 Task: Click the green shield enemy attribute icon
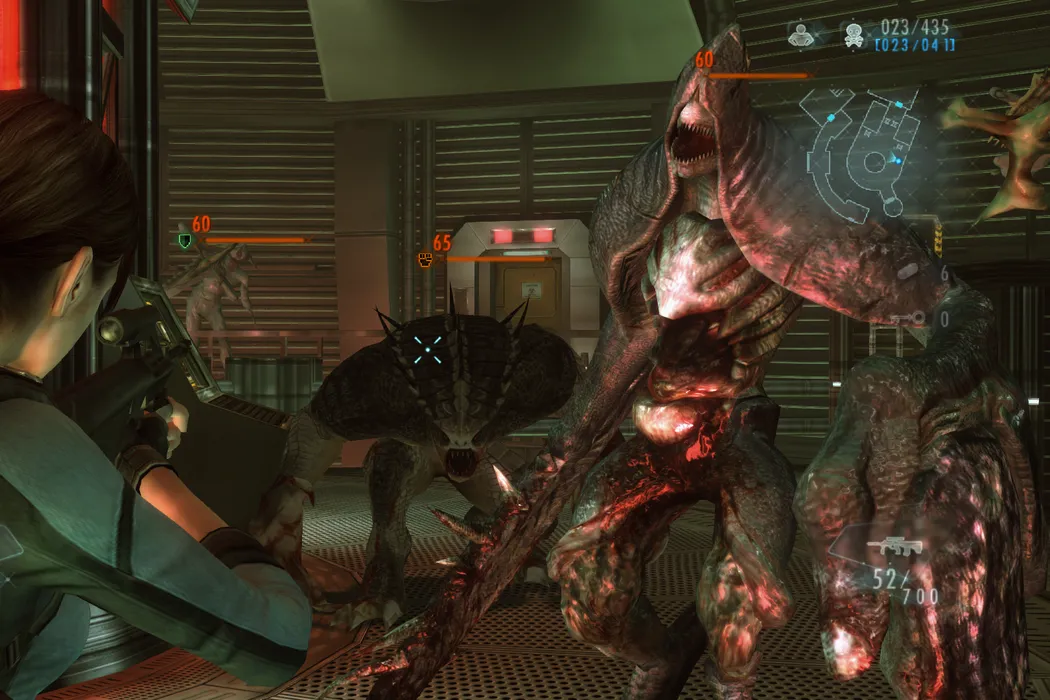click(184, 241)
